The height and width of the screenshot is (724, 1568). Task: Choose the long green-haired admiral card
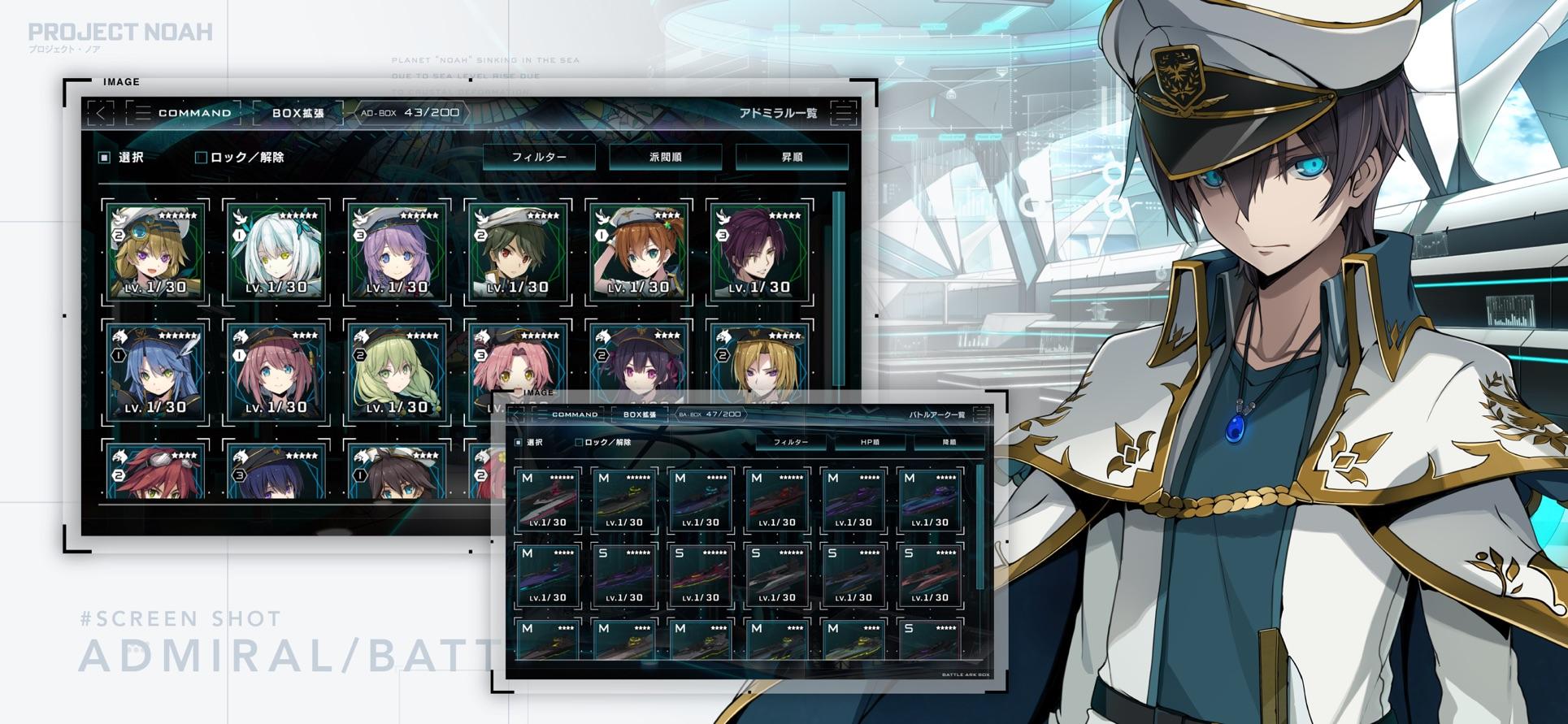[396, 372]
